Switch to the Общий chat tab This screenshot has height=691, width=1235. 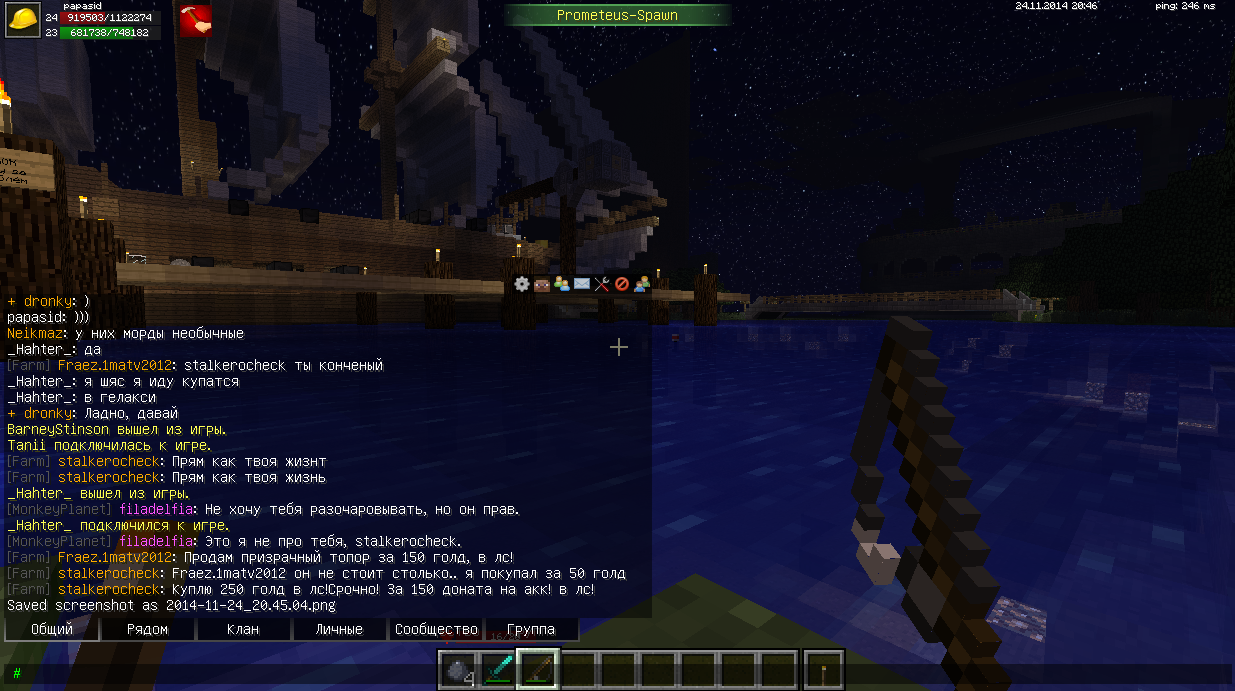point(52,629)
